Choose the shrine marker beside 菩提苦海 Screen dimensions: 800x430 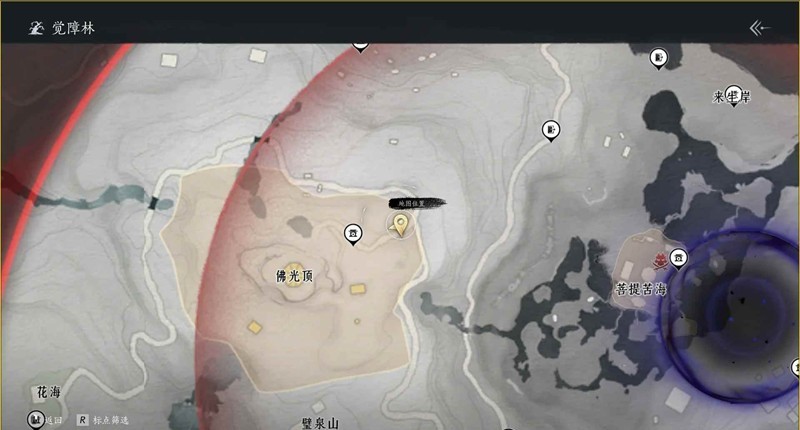click(679, 258)
